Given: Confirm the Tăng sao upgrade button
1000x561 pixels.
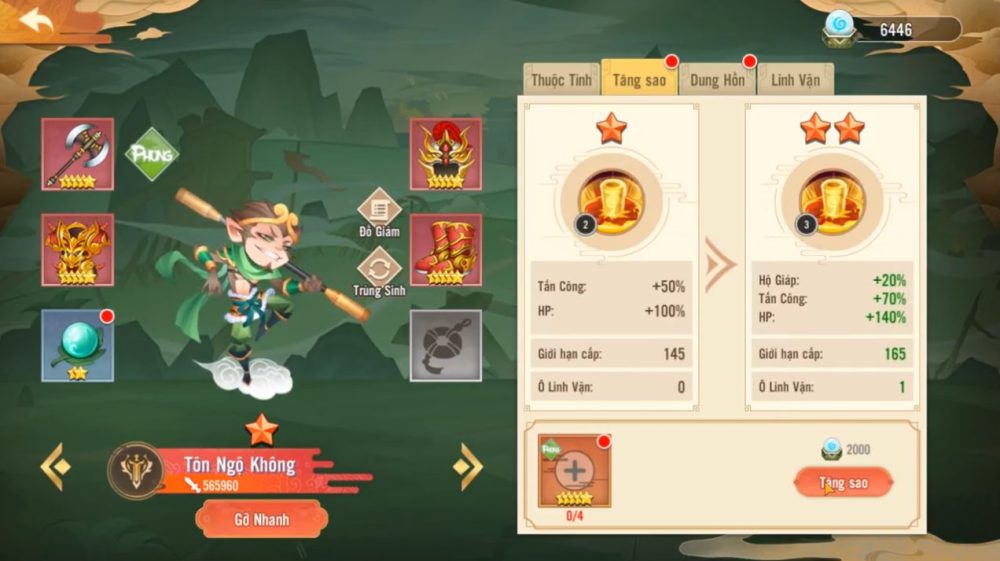Looking at the screenshot, I should 843,483.
